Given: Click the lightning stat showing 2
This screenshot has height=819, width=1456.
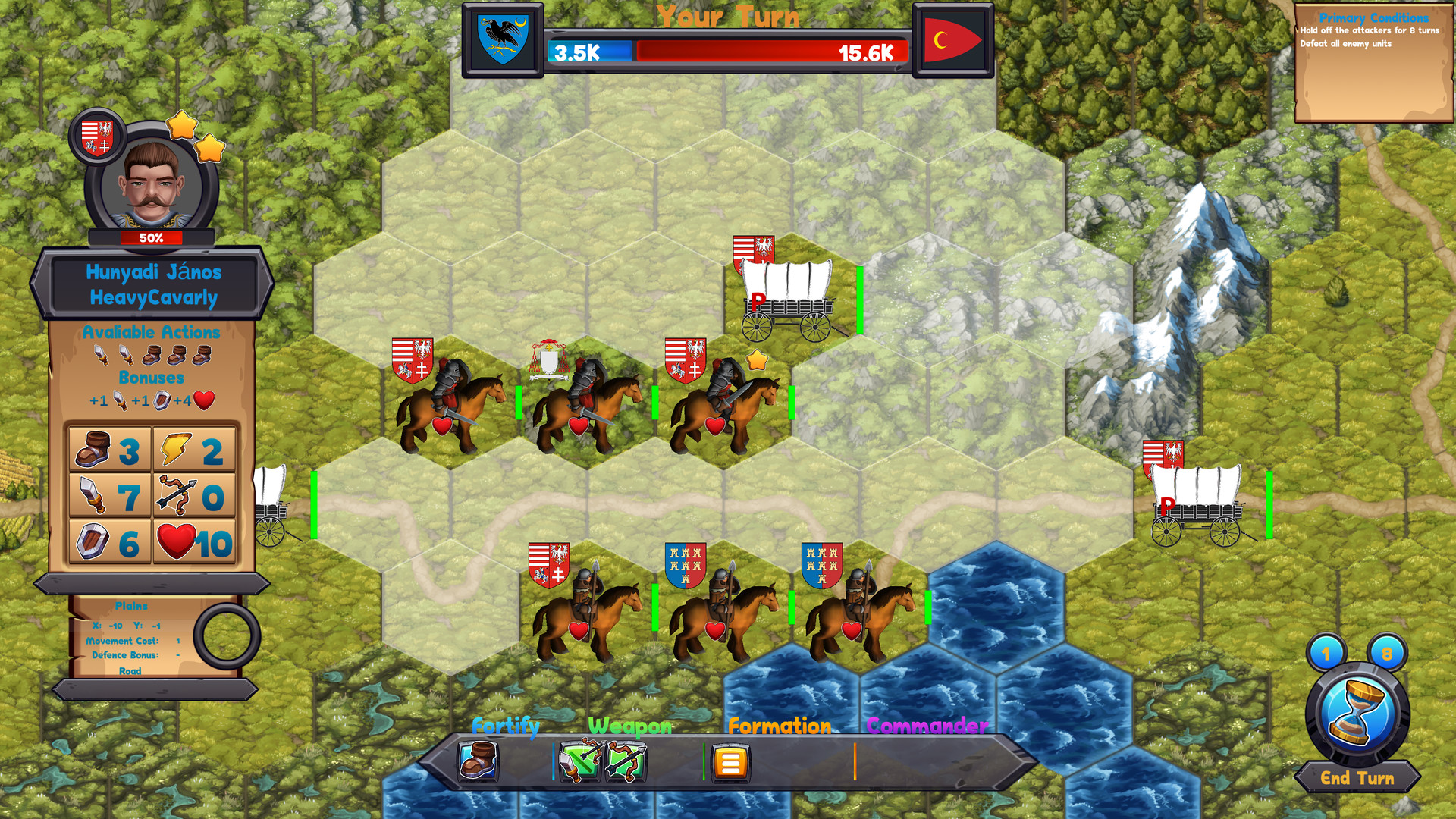Looking at the screenshot, I should 193,450.
